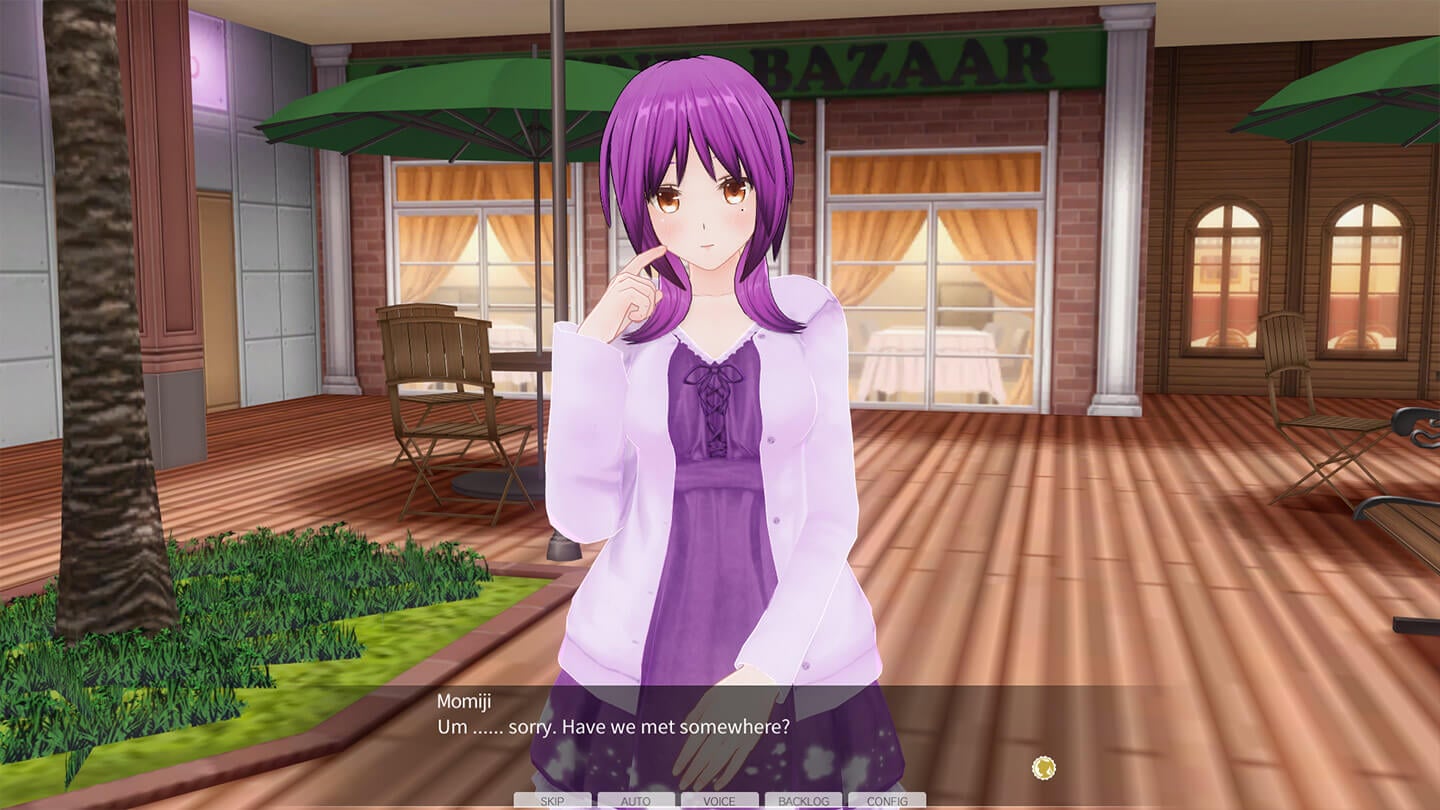Open the CONFIG settings
The image size is (1440, 810).
887,801
